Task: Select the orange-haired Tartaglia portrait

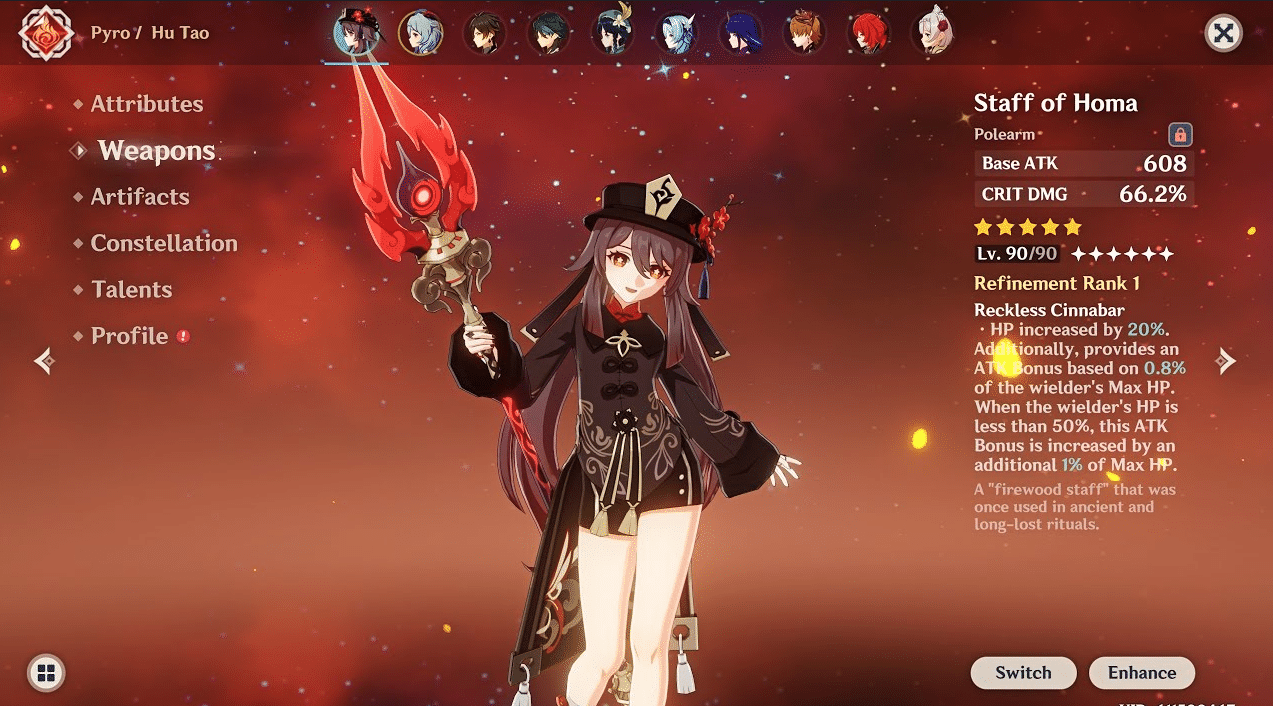Action: coord(804,33)
